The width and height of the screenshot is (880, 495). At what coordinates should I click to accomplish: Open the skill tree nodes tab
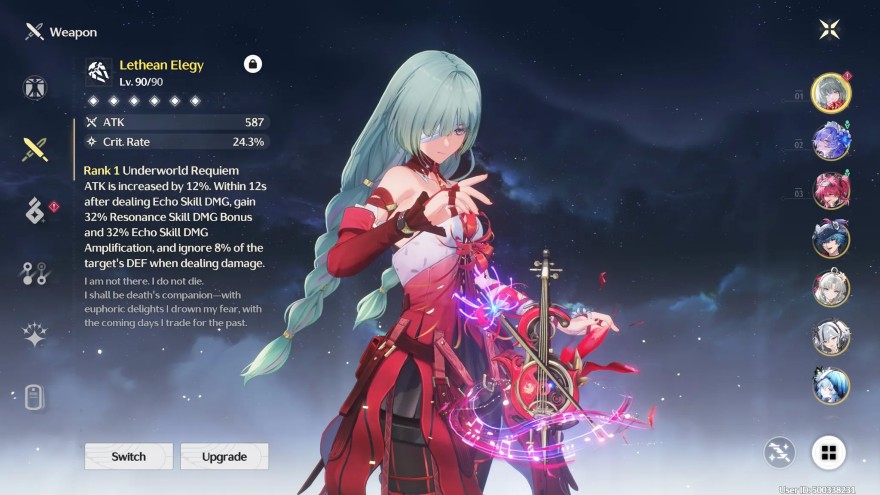click(36, 273)
